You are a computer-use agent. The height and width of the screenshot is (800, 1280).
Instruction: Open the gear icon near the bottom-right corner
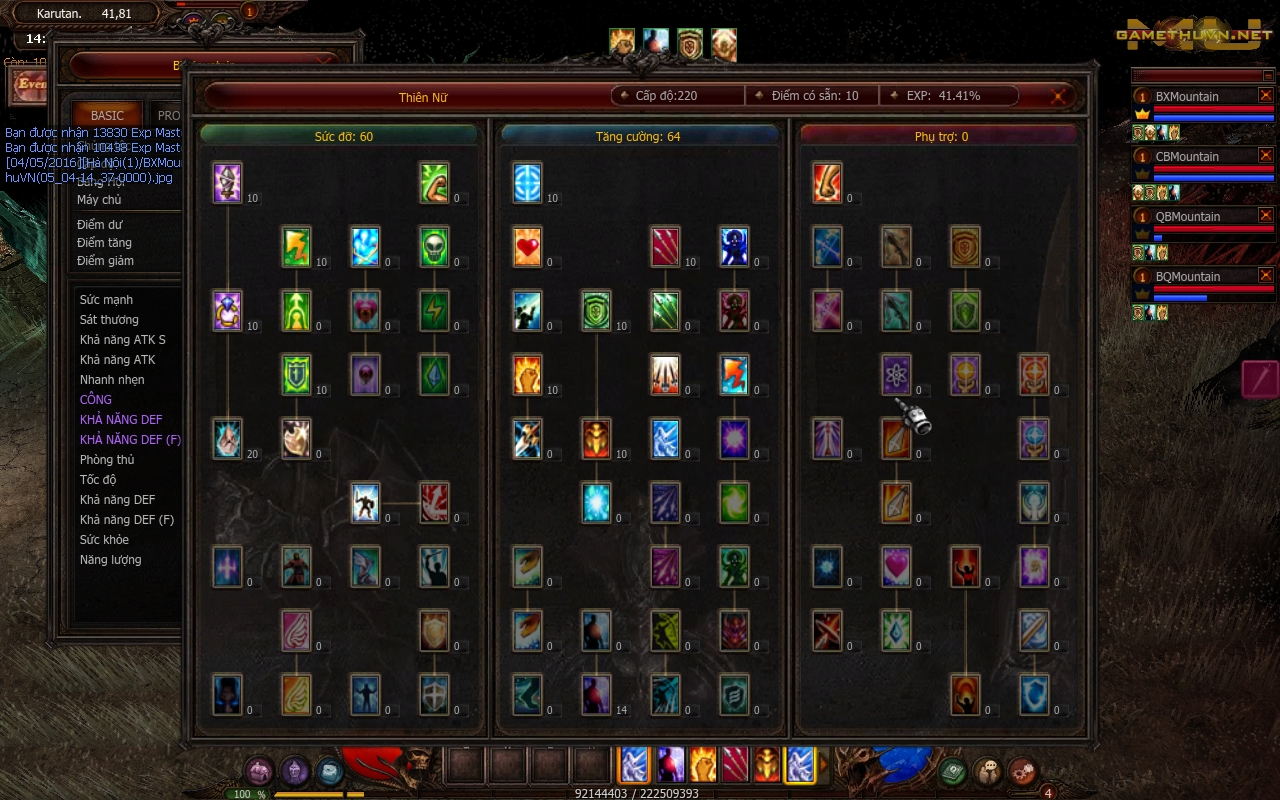point(1021,771)
